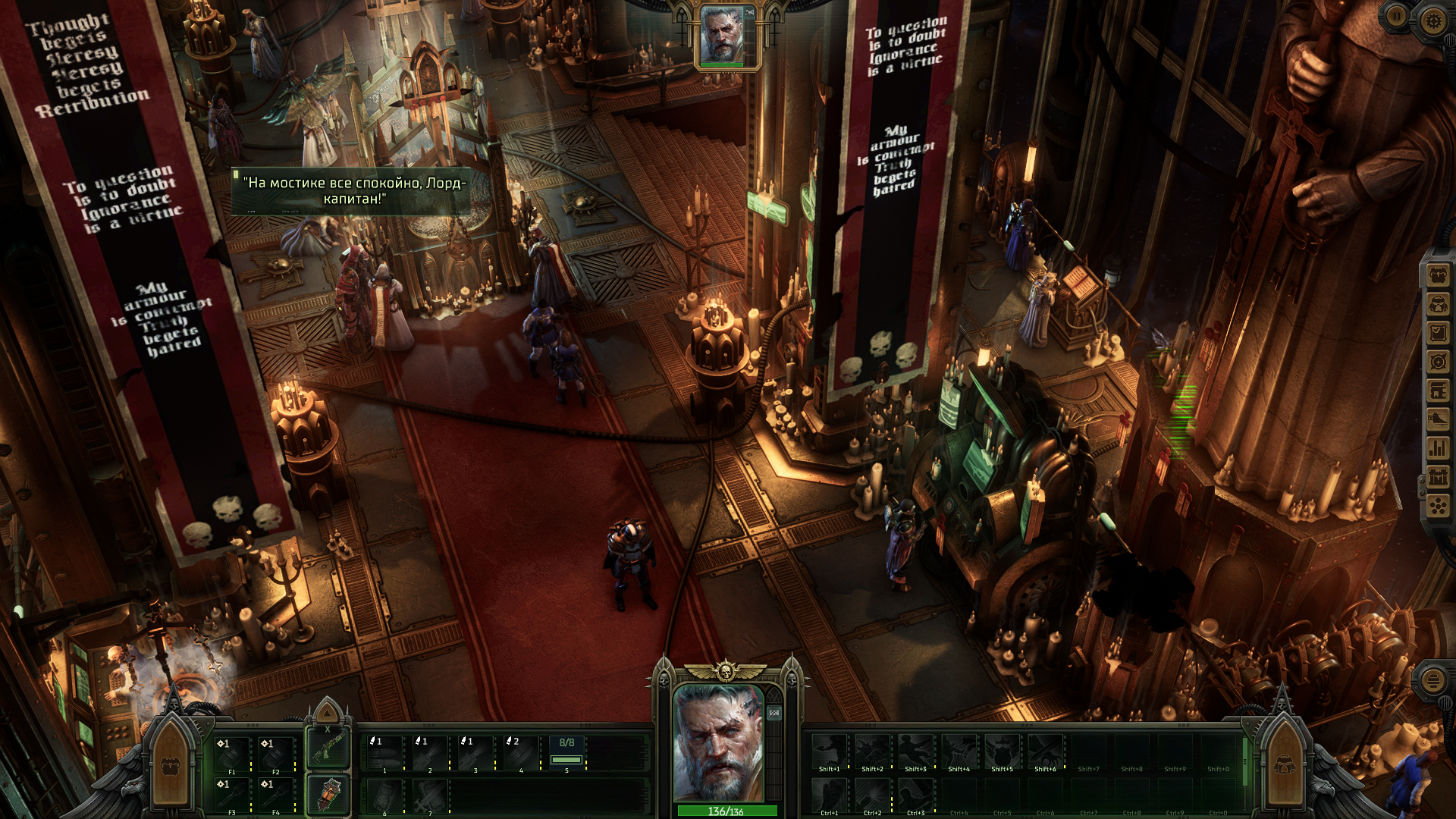This screenshot has width=1456, height=819.
Task: Switch to the second weapon set
Action: click(x=328, y=795)
